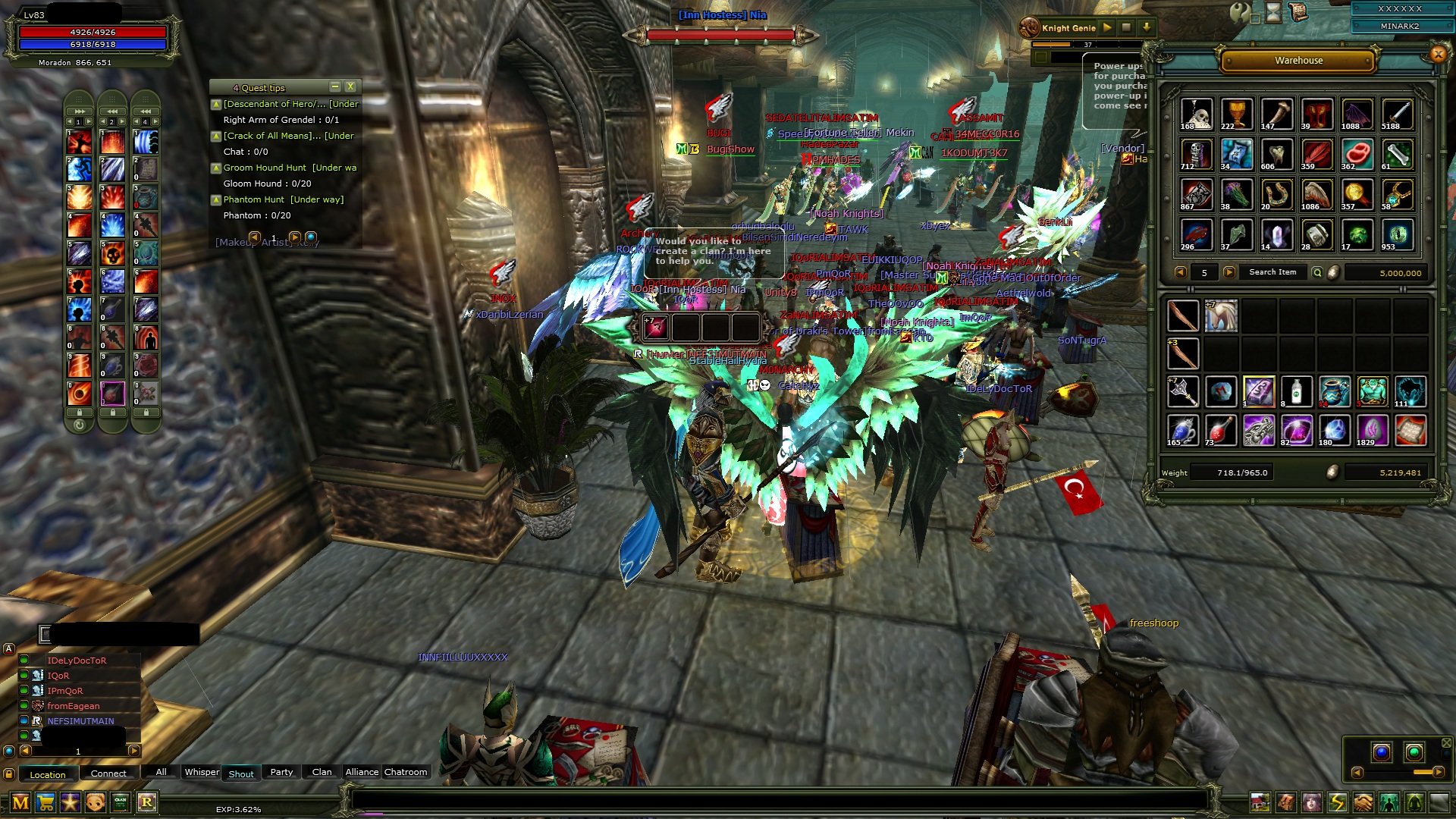Viewport: 1456px width, 819px height.
Task: Toggle the chat lock padlock icon
Action: (x=9, y=775)
